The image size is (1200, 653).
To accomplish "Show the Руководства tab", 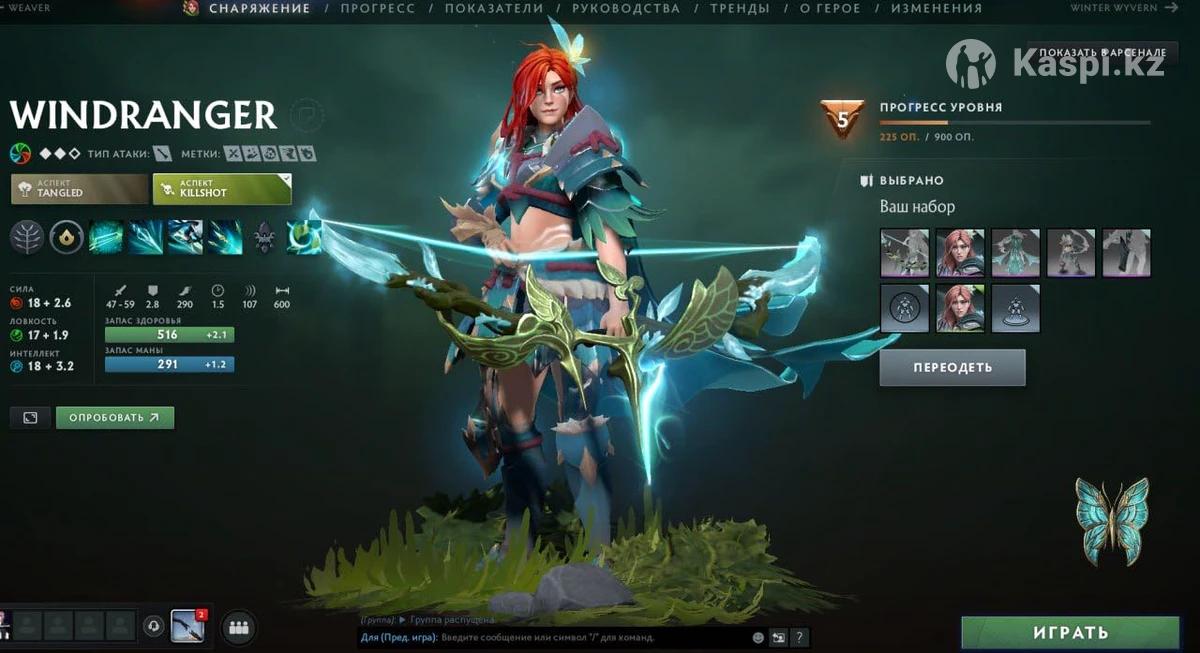I will (x=627, y=8).
